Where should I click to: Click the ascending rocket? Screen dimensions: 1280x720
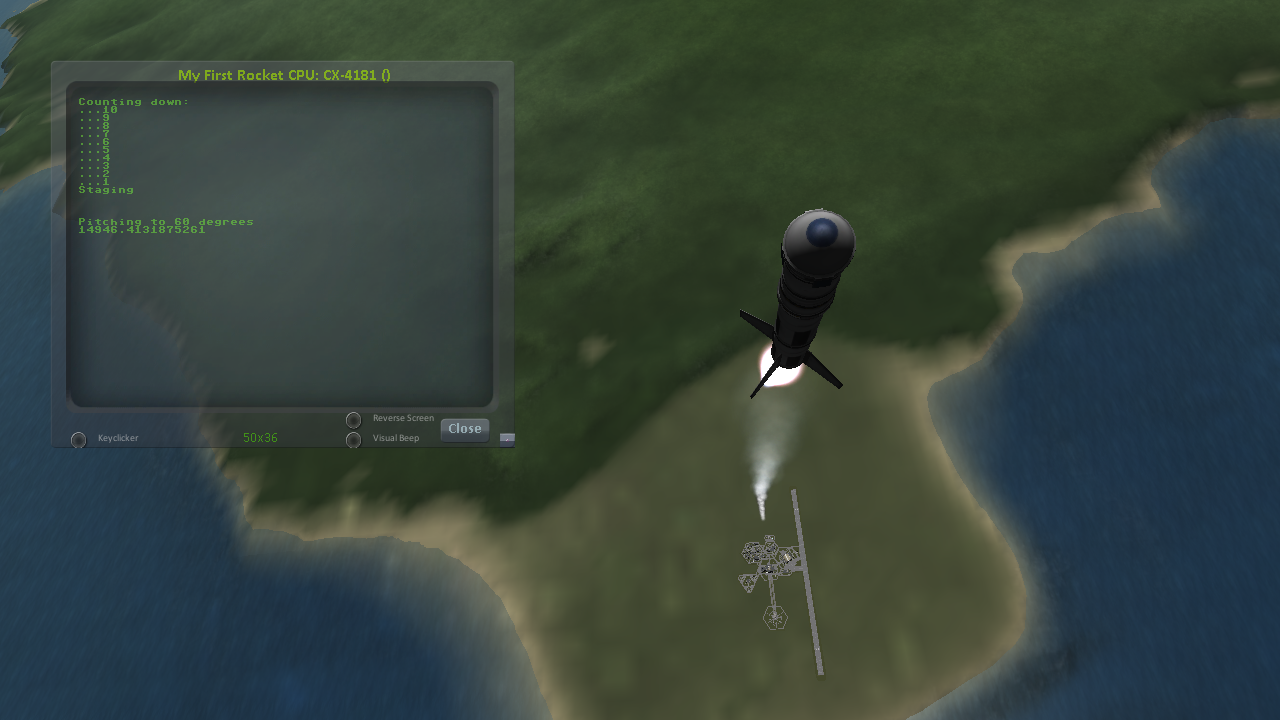click(805, 300)
